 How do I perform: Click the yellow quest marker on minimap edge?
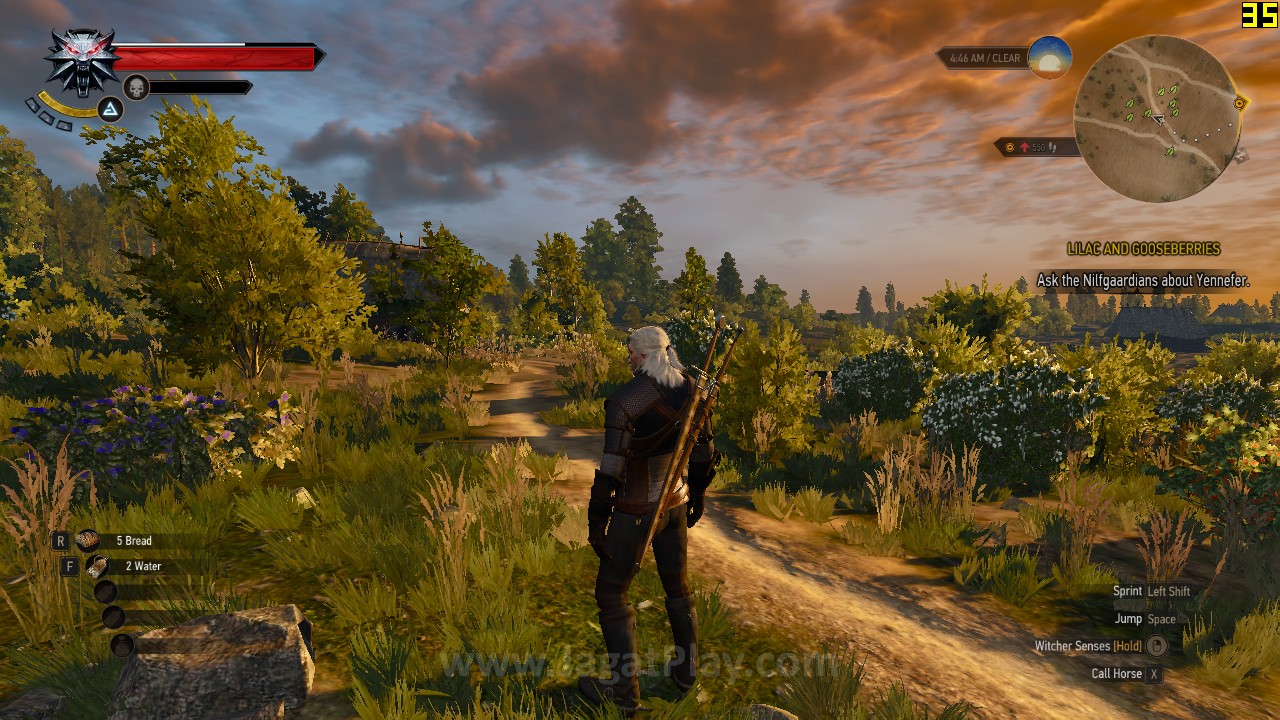click(1240, 103)
